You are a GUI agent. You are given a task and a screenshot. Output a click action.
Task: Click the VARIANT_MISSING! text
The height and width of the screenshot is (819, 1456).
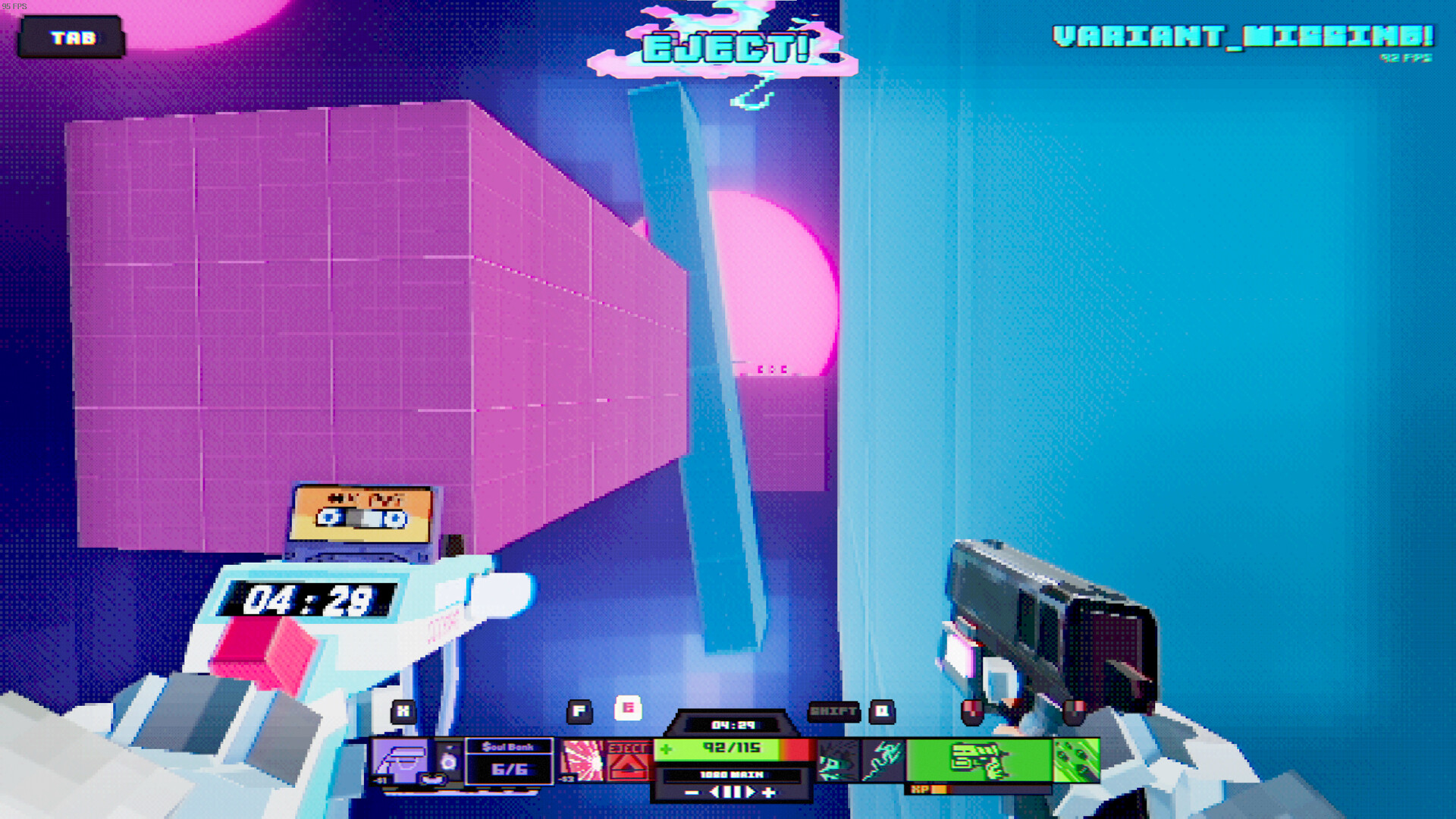[1244, 34]
